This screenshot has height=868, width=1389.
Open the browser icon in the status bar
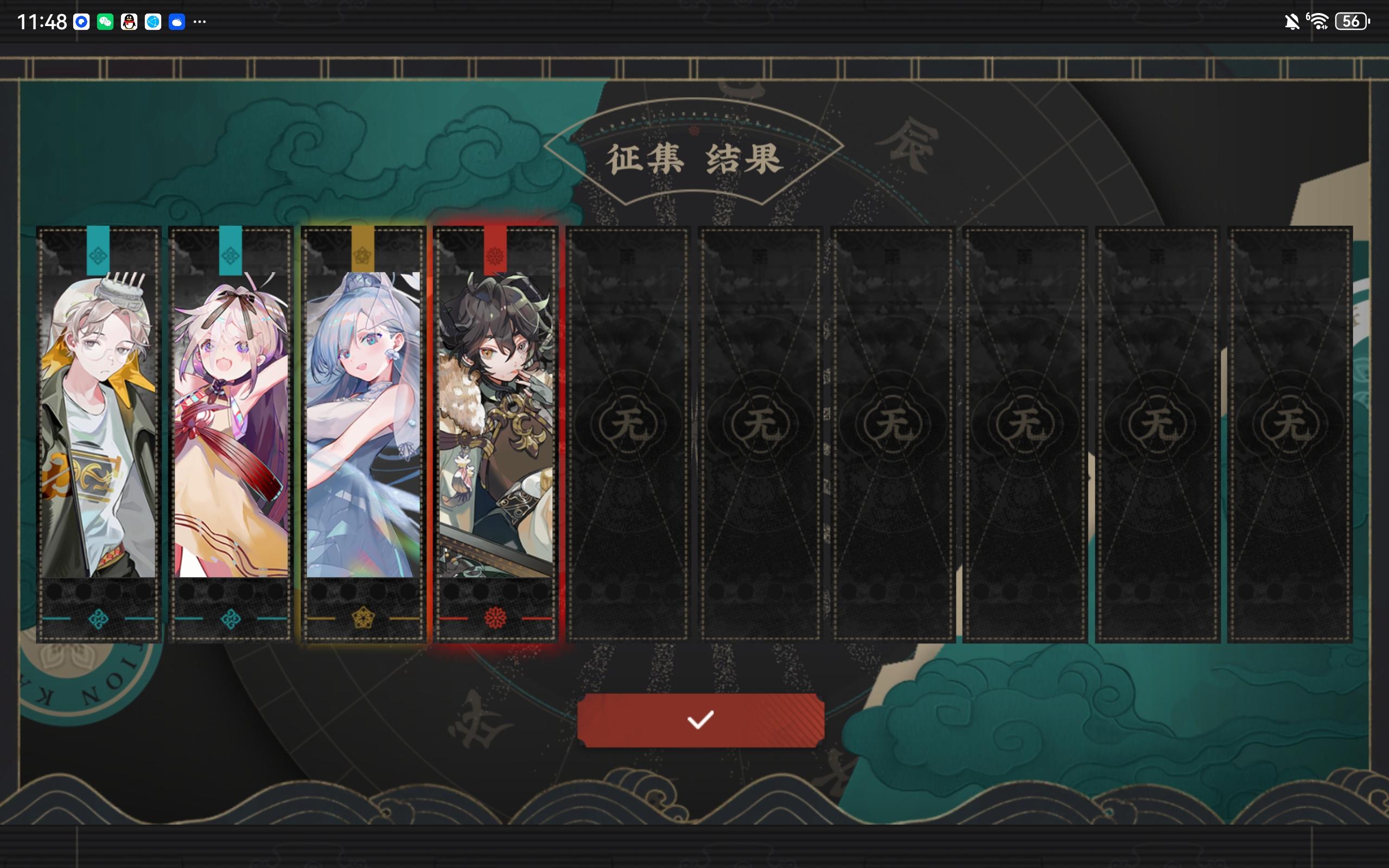pyautogui.click(x=152, y=22)
